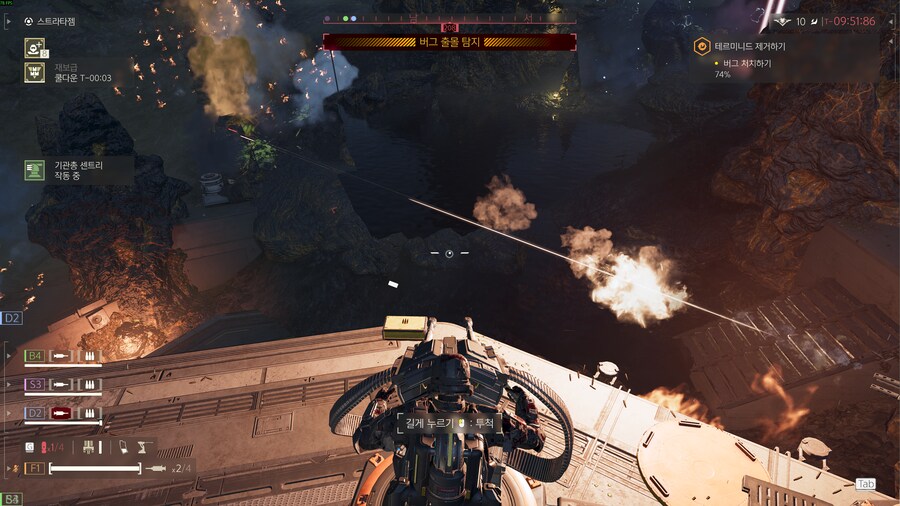
Task: Select squad member S3 tag
Action: [34, 383]
